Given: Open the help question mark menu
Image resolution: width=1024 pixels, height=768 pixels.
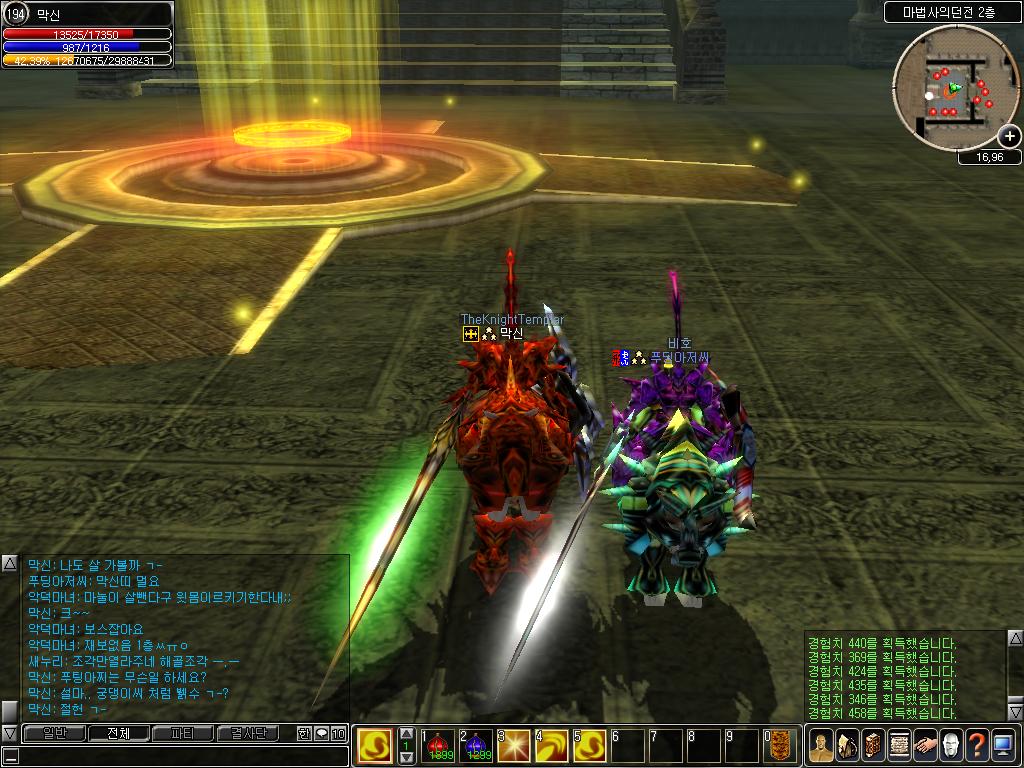Looking at the screenshot, I should [977, 745].
